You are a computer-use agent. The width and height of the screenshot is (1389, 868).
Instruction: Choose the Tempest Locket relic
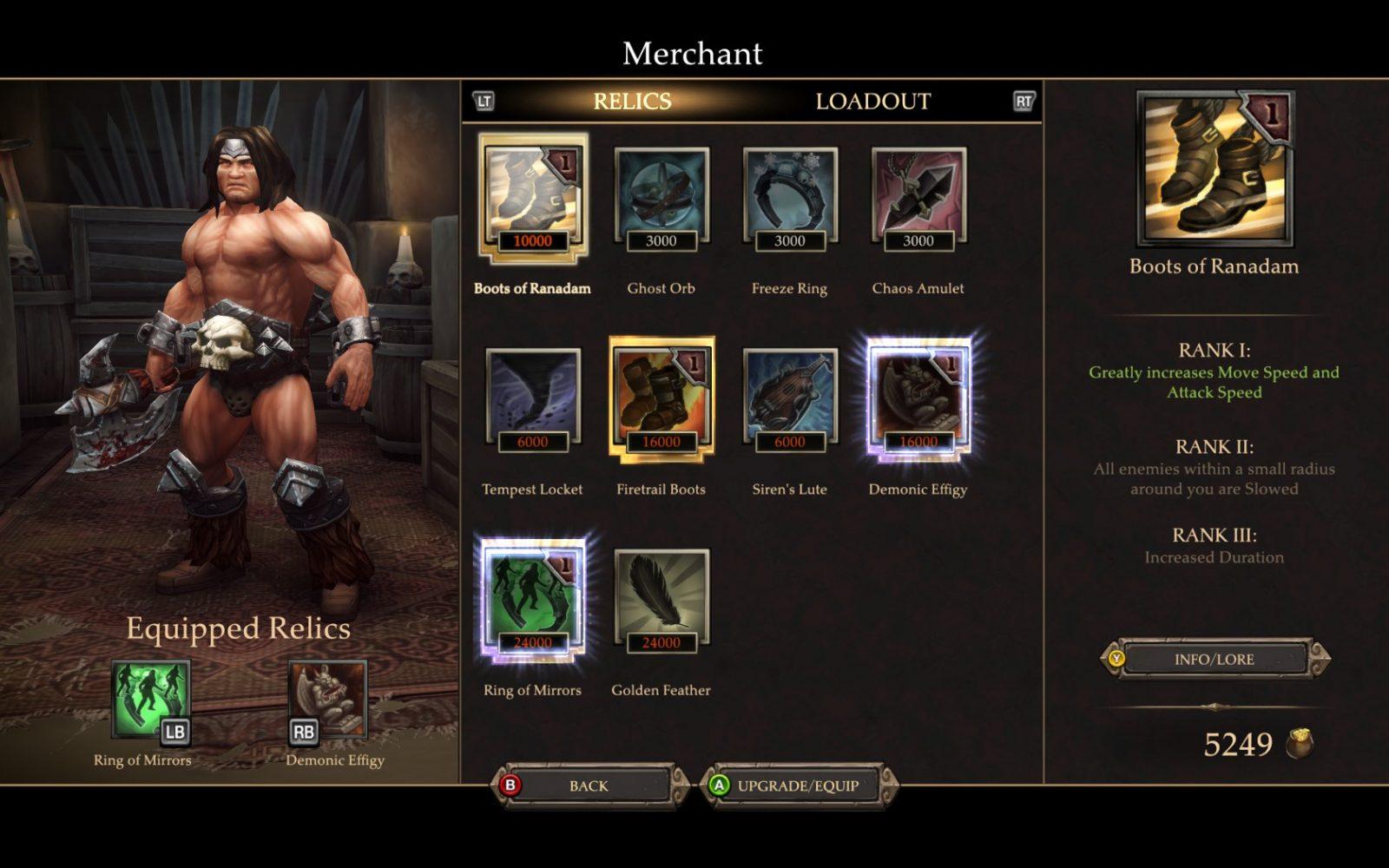click(532, 399)
